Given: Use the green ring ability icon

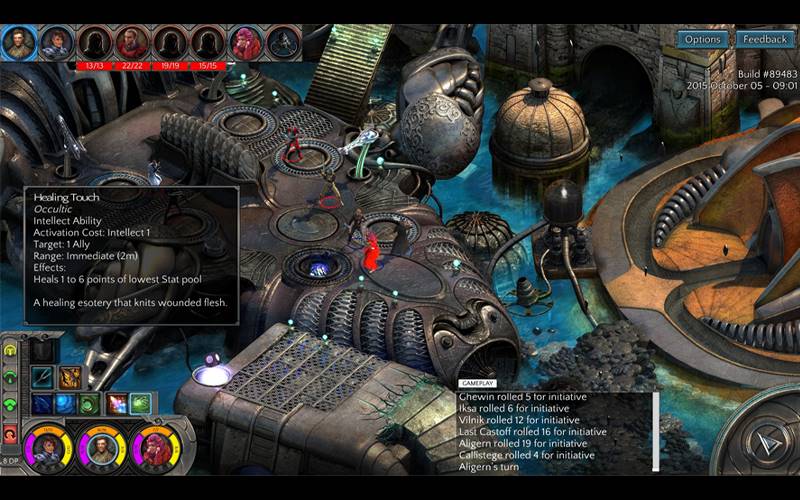Looking at the screenshot, I should pyautogui.click(x=89, y=404).
